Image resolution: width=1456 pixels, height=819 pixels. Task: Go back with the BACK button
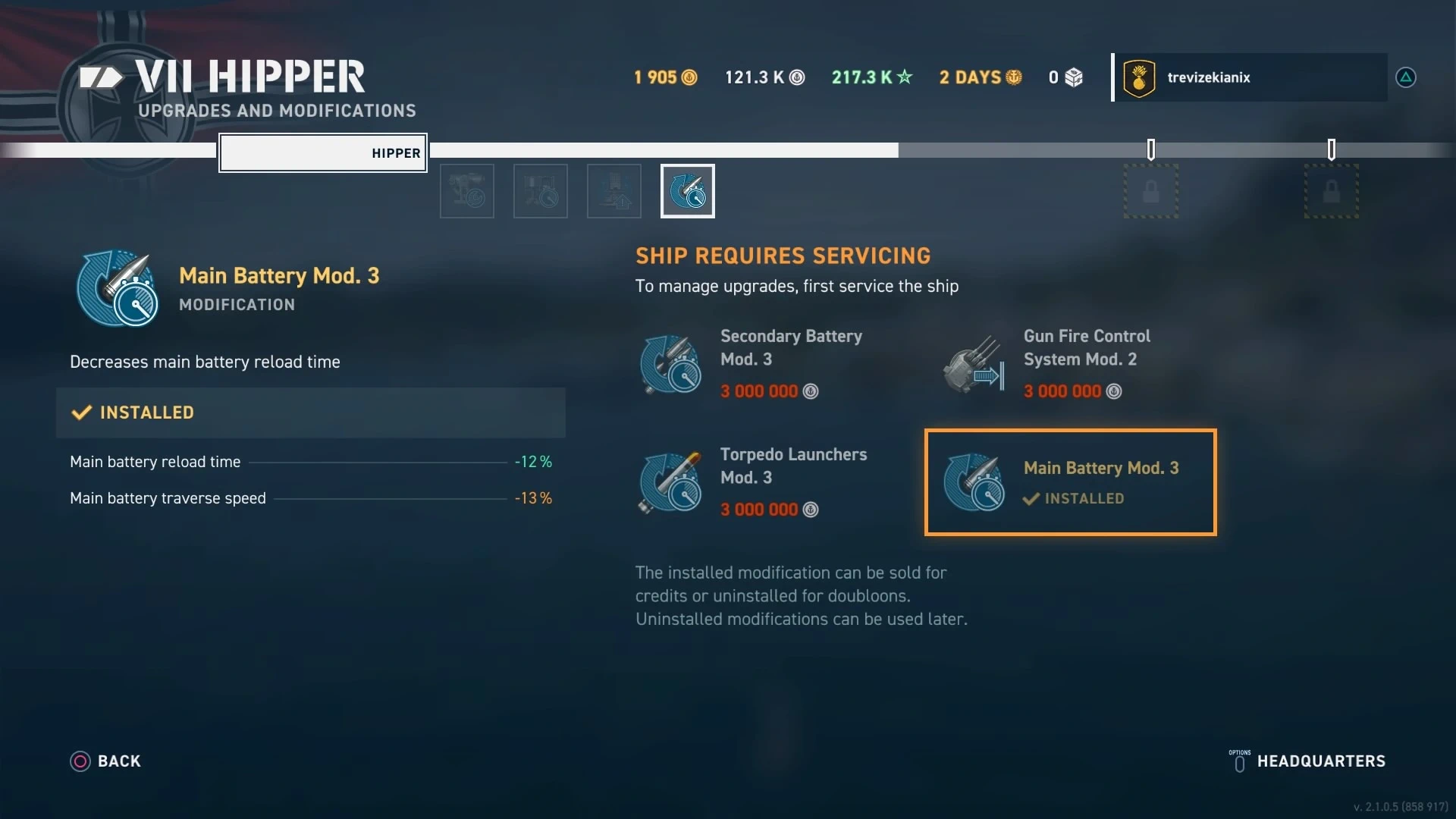coord(106,761)
